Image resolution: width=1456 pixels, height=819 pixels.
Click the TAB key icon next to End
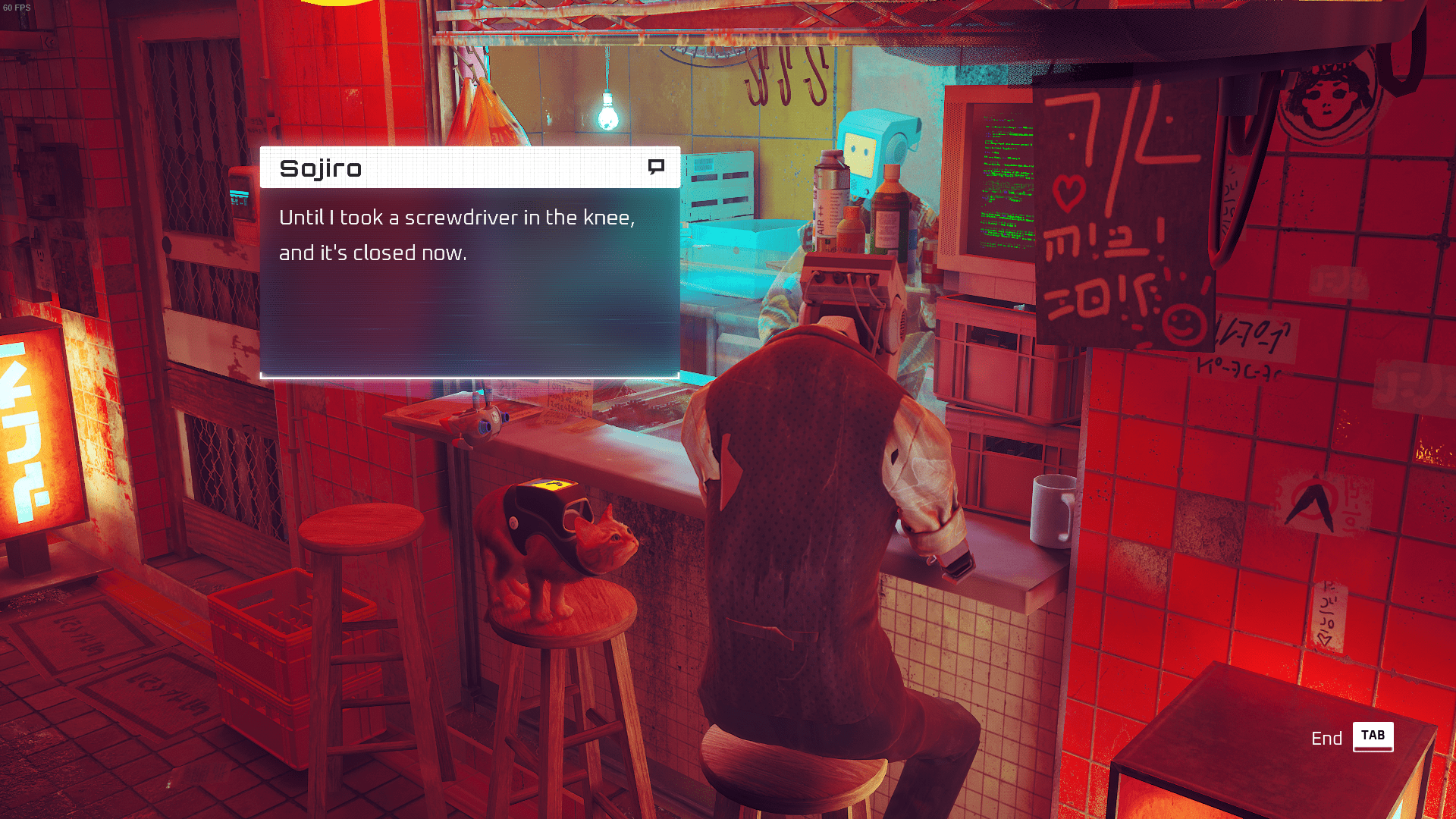click(x=1373, y=736)
